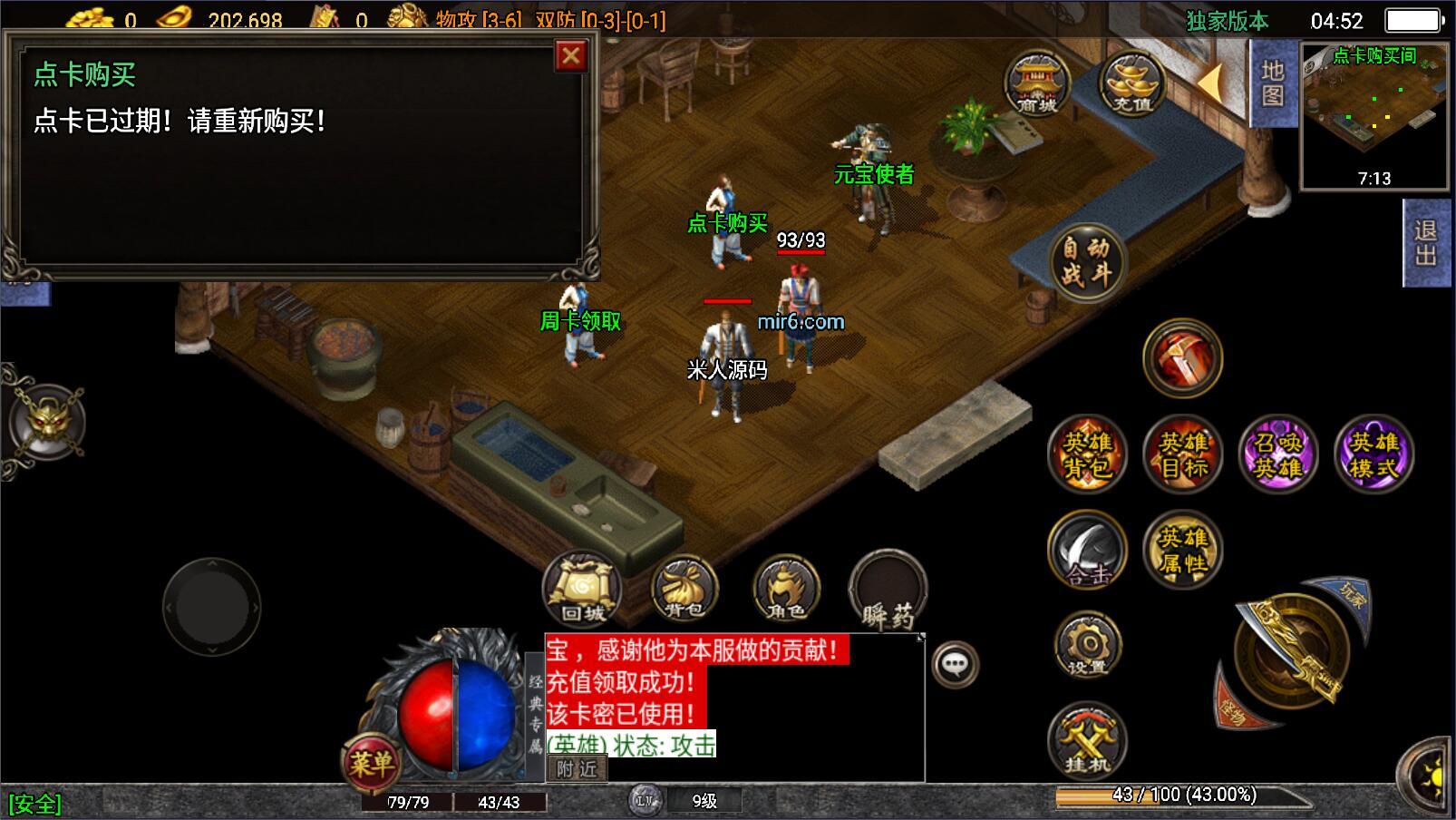The width and height of the screenshot is (1456, 820).
Task: Open the chat speech bubble
Action: click(x=955, y=665)
